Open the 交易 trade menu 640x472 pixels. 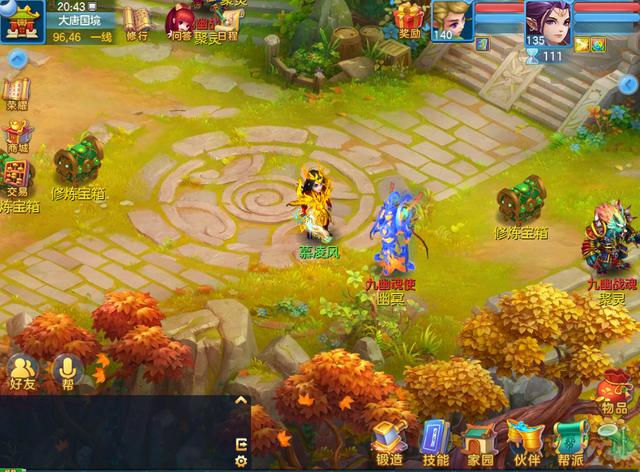16,177
